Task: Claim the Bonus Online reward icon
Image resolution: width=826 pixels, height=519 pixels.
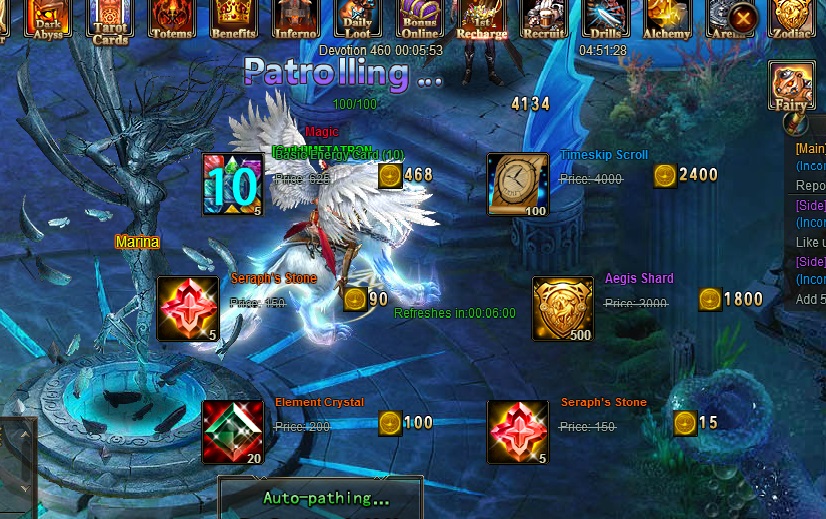Action: (x=420, y=19)
